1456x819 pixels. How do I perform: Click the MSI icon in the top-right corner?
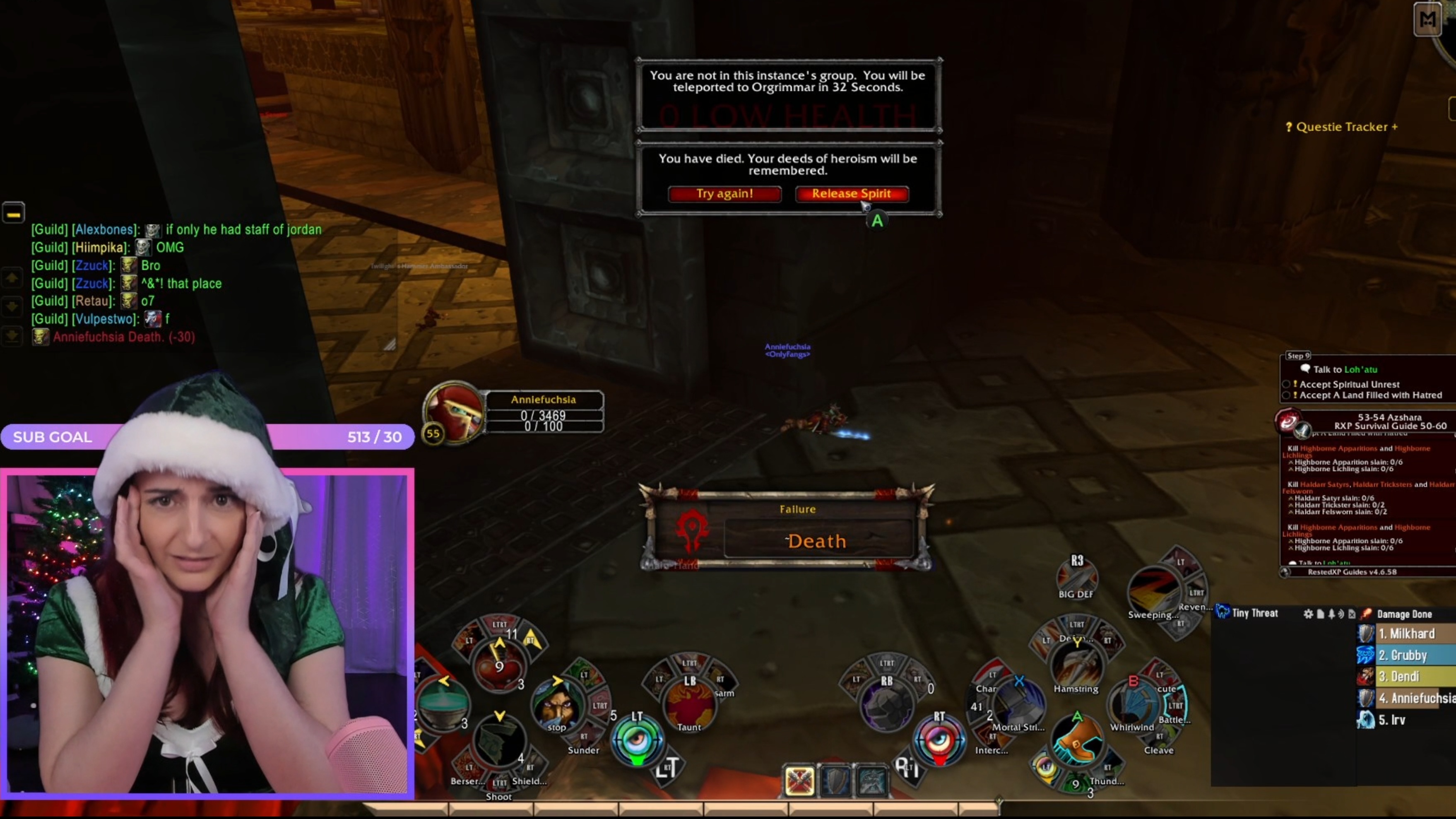pyautogui.click(x=1428, y=20)
